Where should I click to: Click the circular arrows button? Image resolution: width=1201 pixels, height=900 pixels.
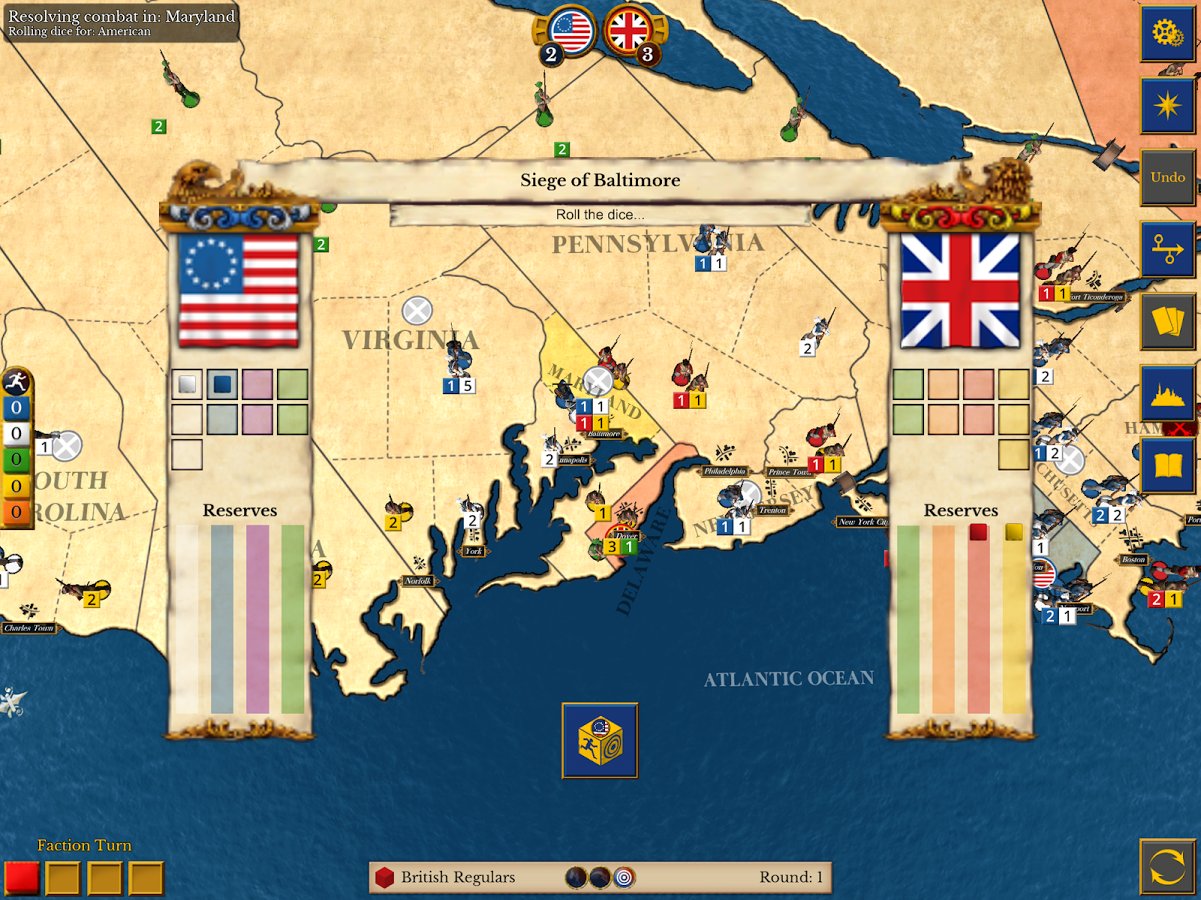tap(1167, 866)
